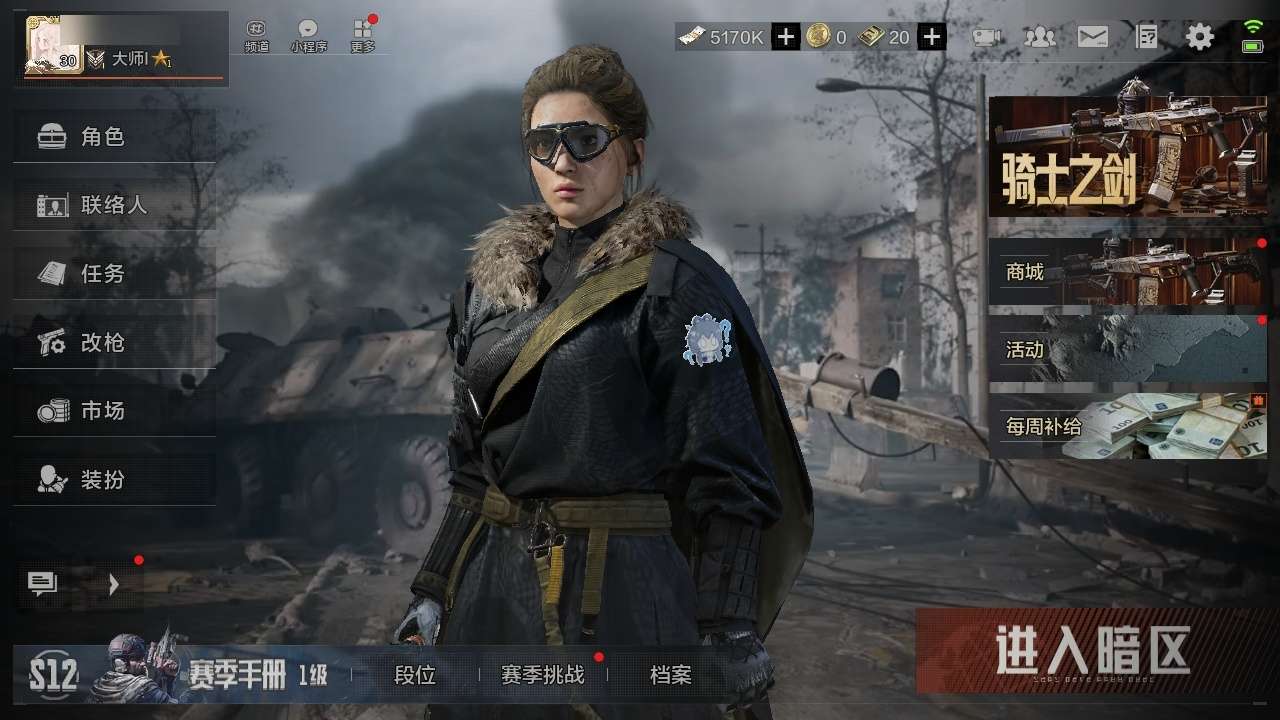The width and height of the screenshot is (1280, 720).
Task: Check the mail envelope icon
Action: [x=1092, y=38]
